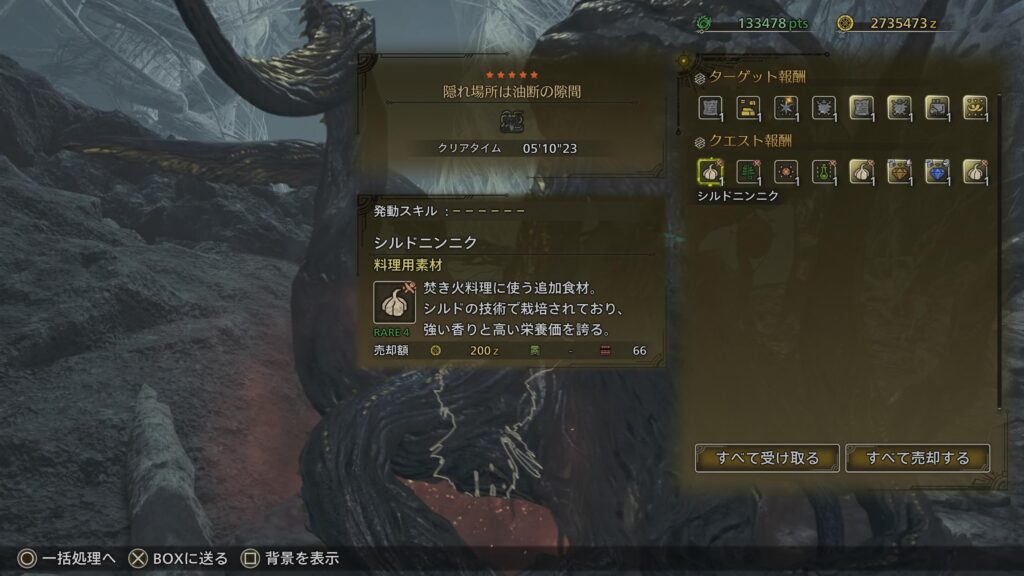1024x576 pixels.
Task: Choose the すべて売却する (sell all) button
Action: pos(917,458)
